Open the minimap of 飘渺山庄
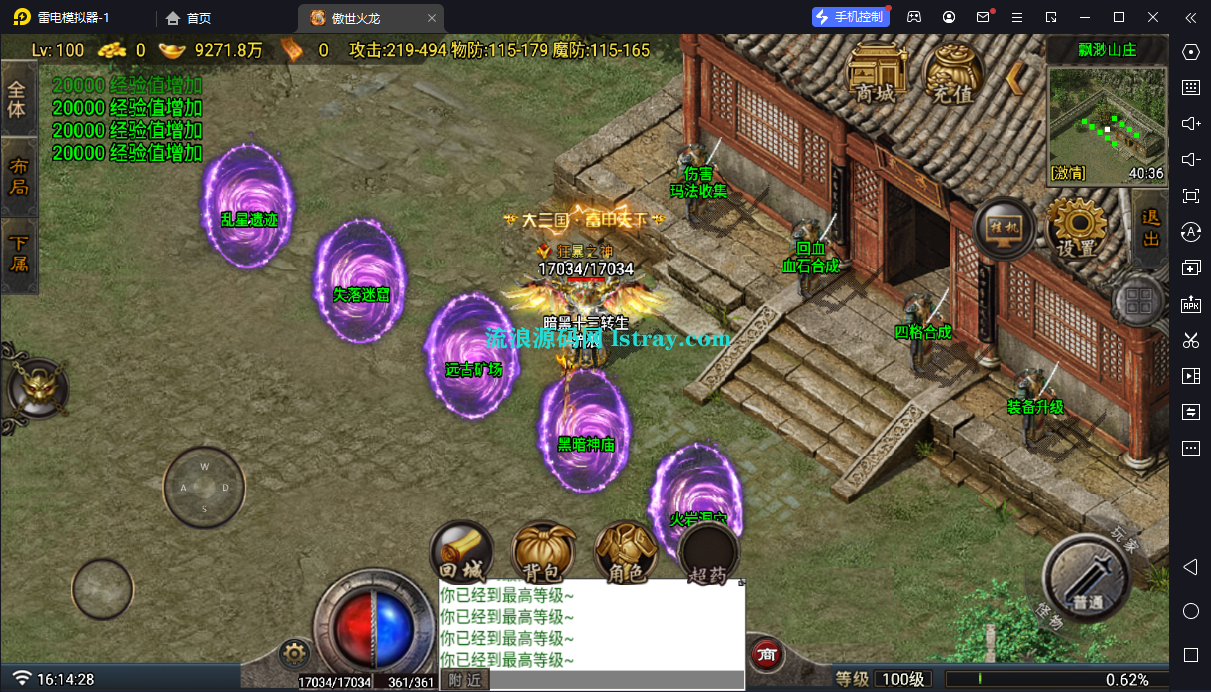The width and height of the screenshot is (1211, 692). [x=1106, y=124]
